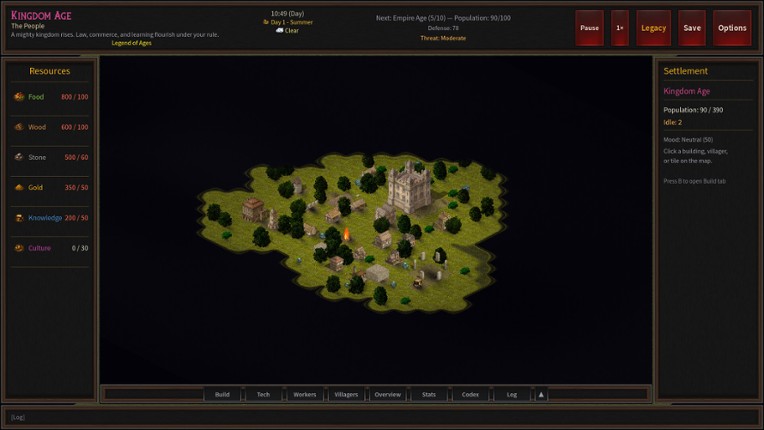Viewport: 764px width, 430px height.
Task: View the Overview tab
Action: click(388, 394)
